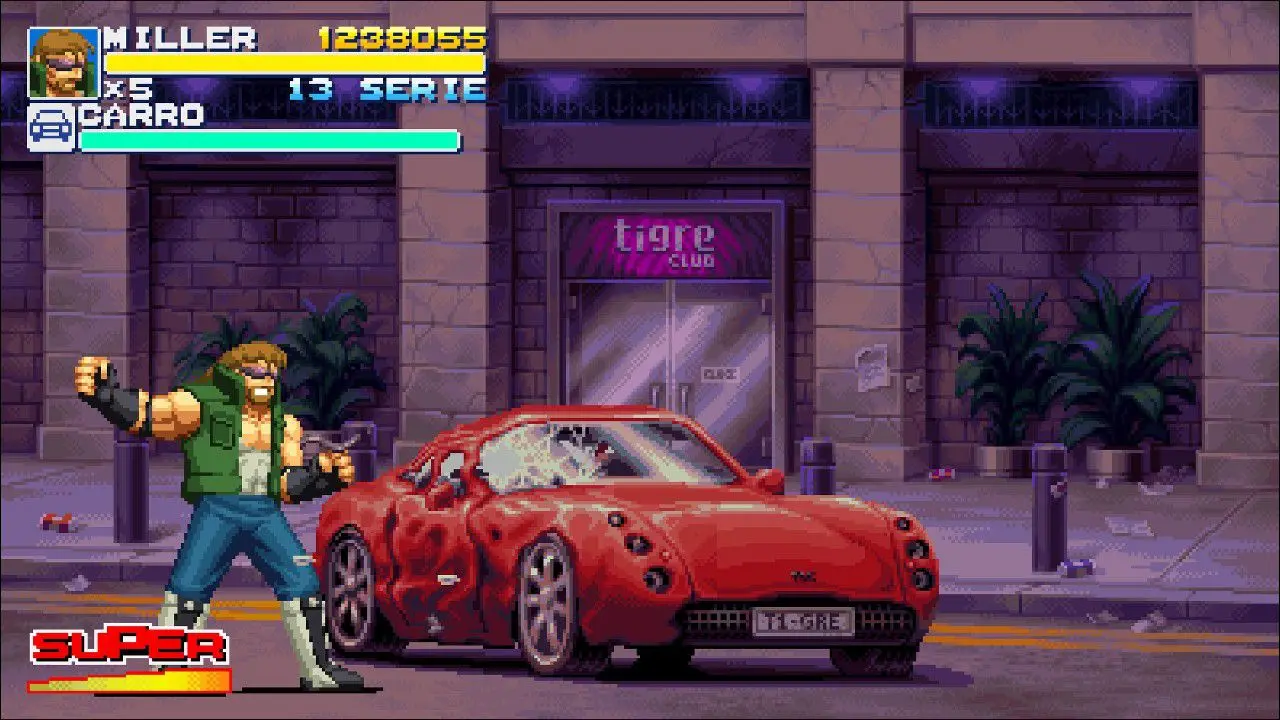Image resolution: width=1280 pixels, height=720 pixels.
Task: Activate the SUPER attack badge
Action: [128, 648]
